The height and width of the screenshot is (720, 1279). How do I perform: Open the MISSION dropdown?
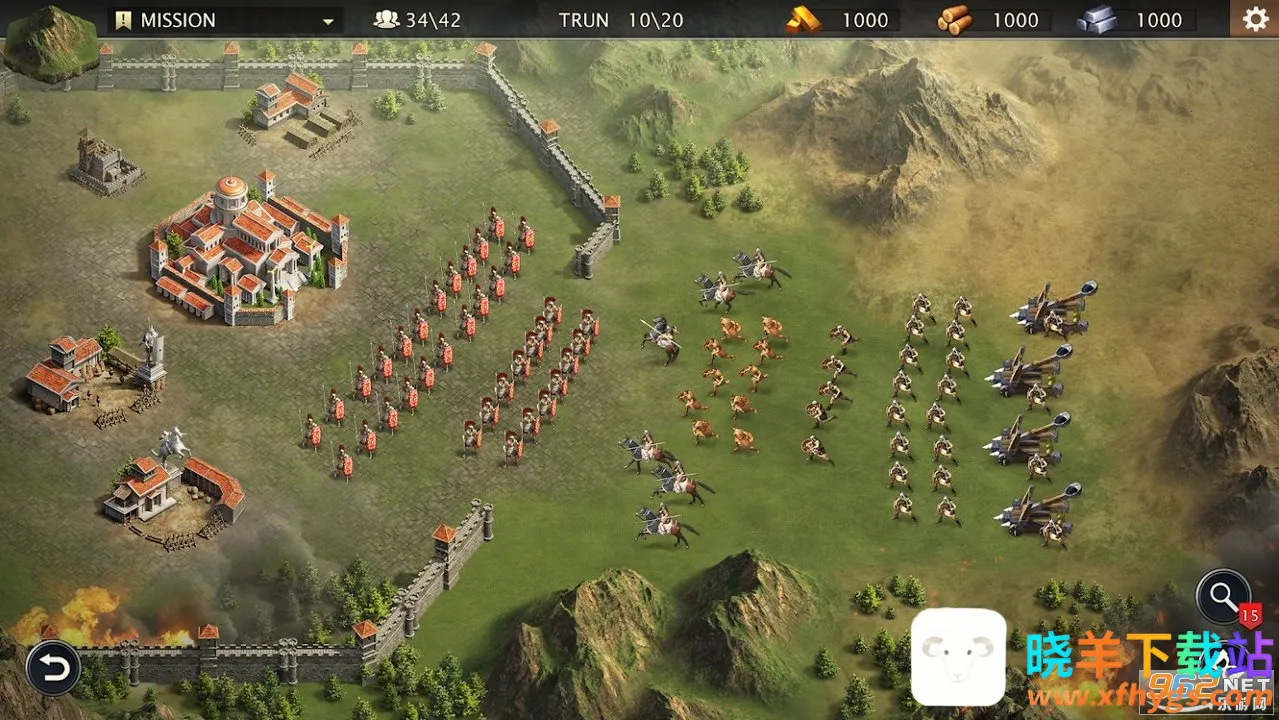click(x=225, y=20)
